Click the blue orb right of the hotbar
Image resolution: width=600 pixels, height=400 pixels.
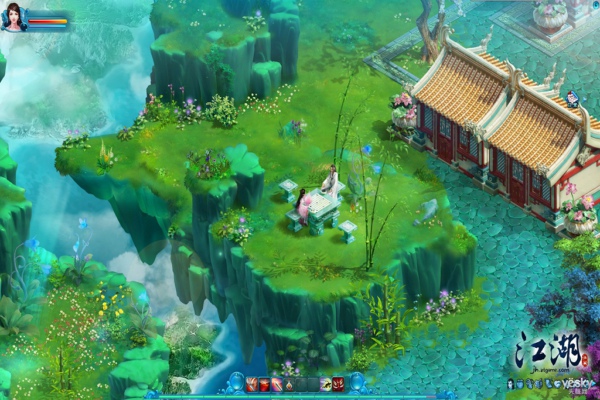tap(358, 382)
